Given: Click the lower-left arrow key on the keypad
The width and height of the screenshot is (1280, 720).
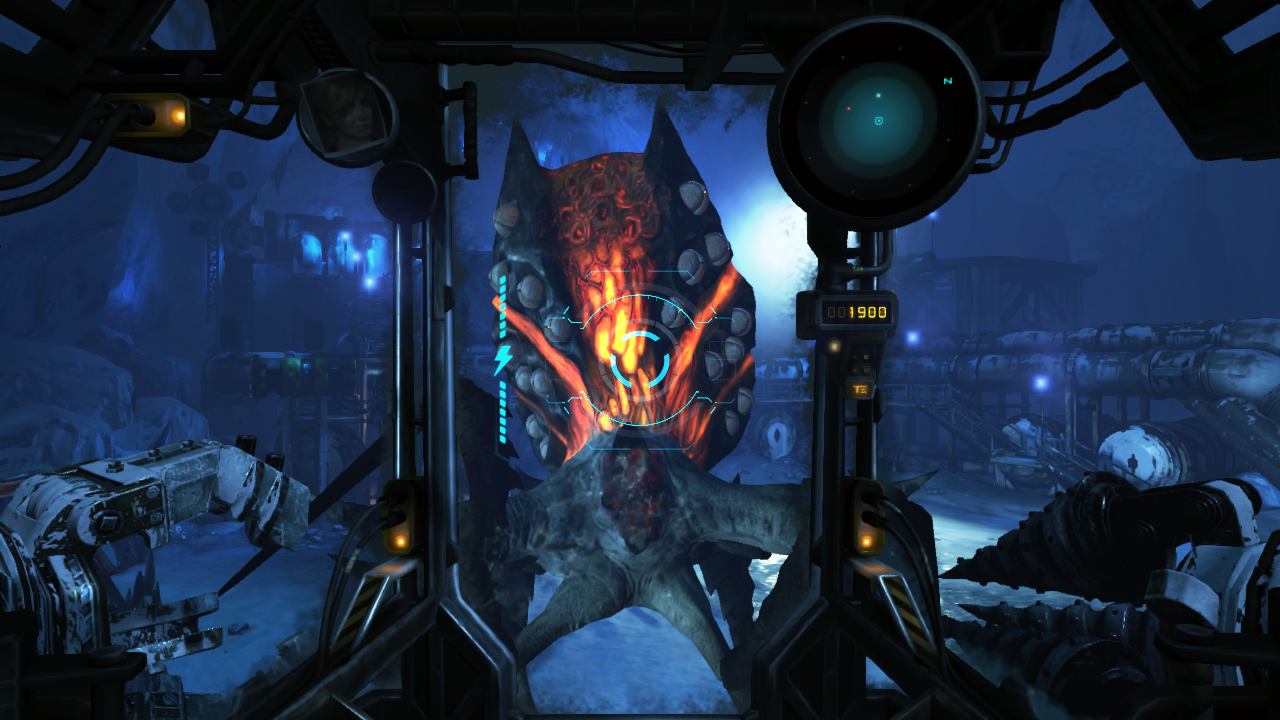Looking at the screenshot, I should [854, 370].
